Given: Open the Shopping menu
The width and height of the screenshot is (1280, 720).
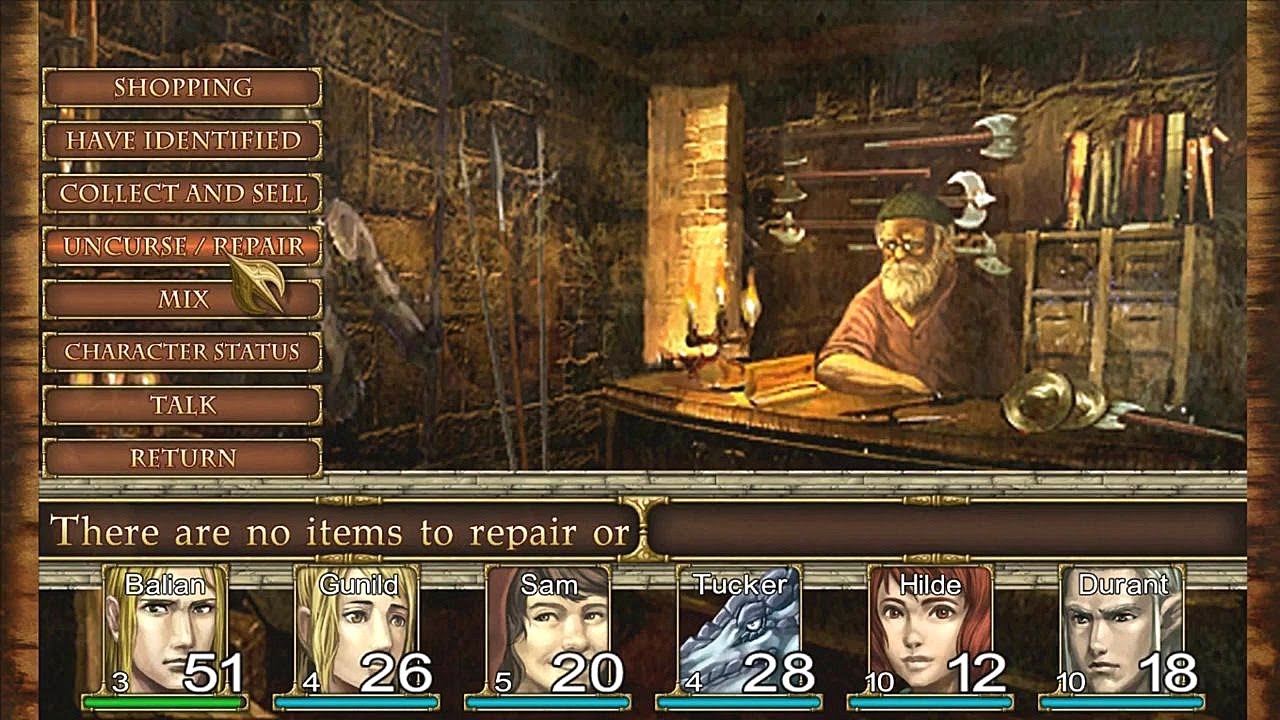Looking at the screenshot, I should (182, 88).
